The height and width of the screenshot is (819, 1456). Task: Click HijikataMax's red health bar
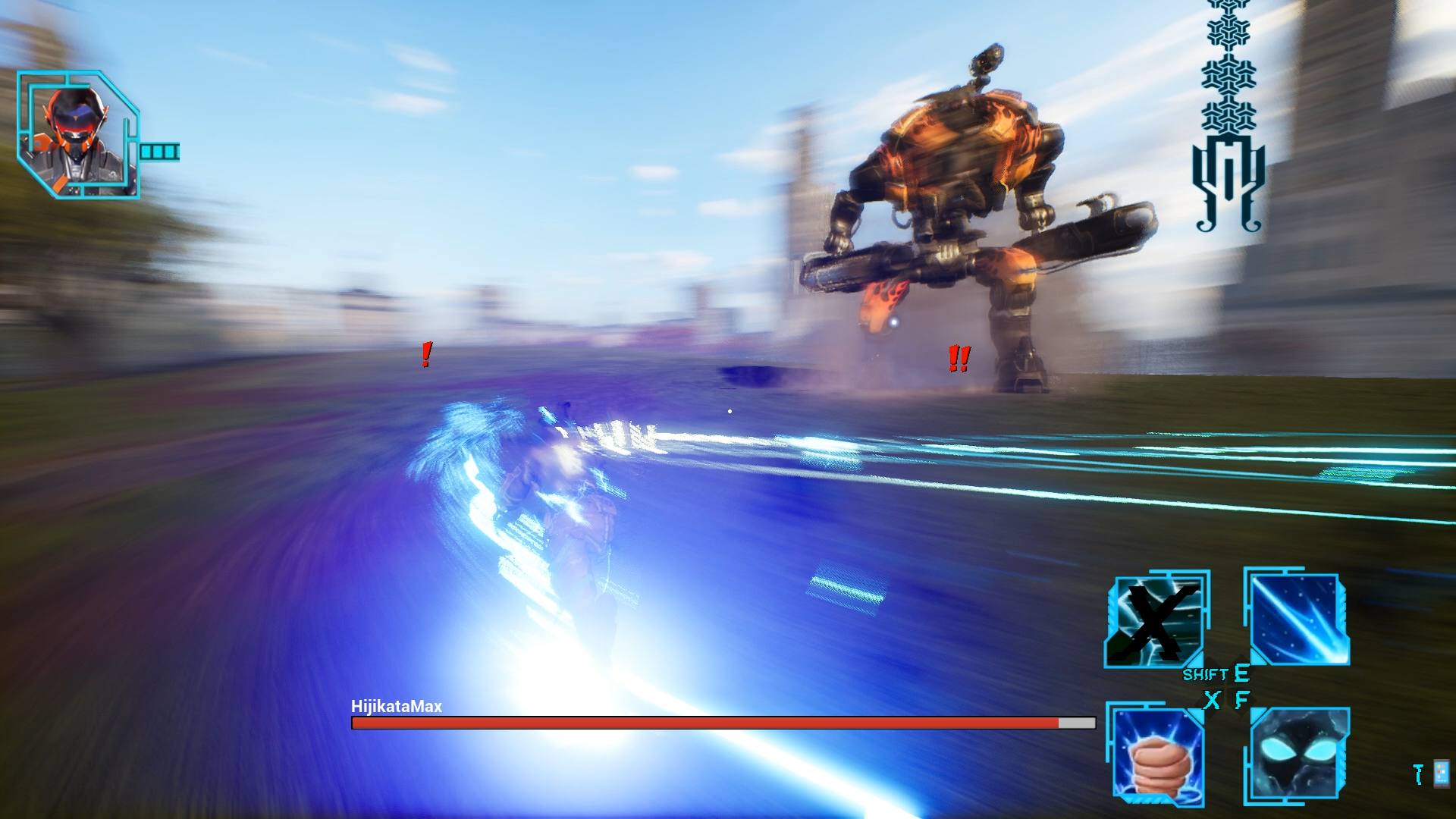[x=705, y=723]
